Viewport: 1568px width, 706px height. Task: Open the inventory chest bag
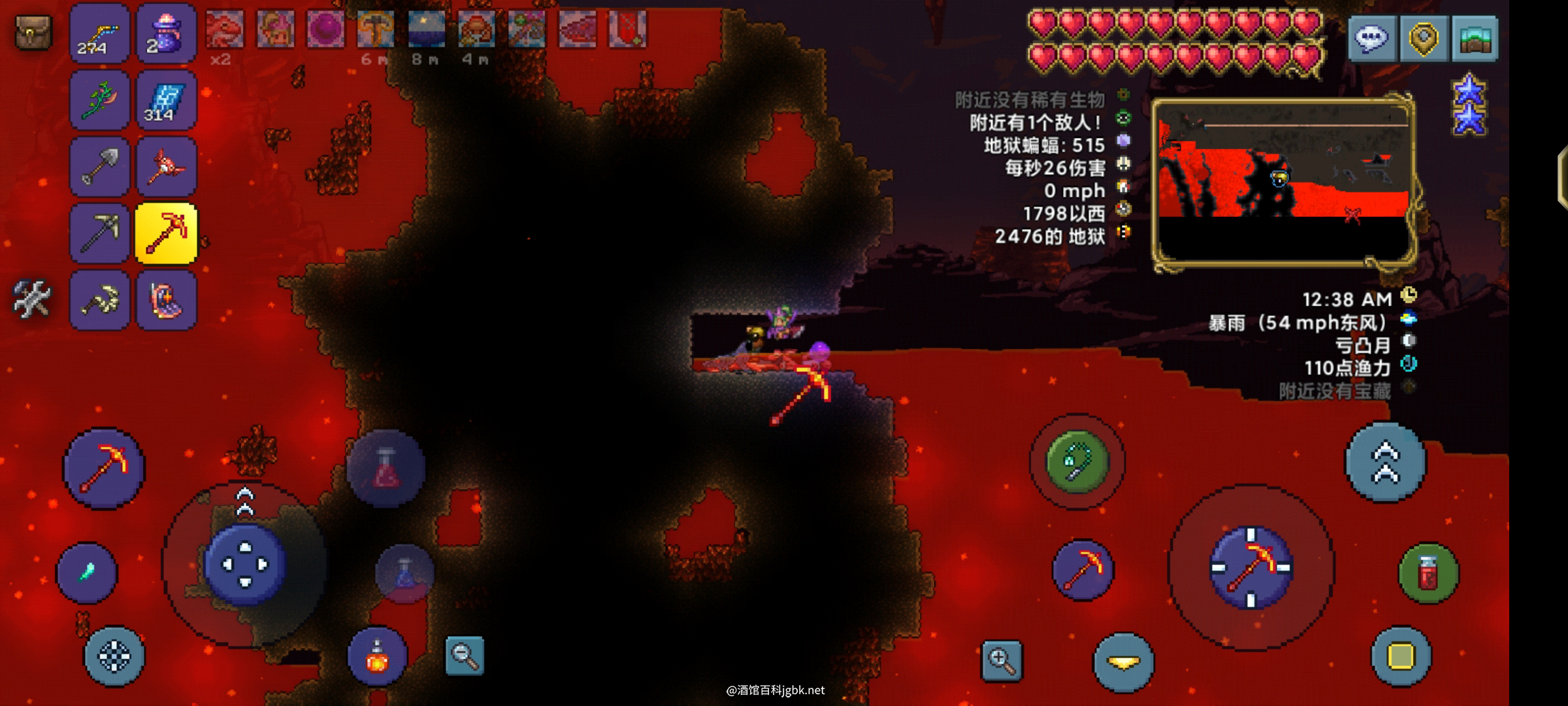[x=33, y=33]
